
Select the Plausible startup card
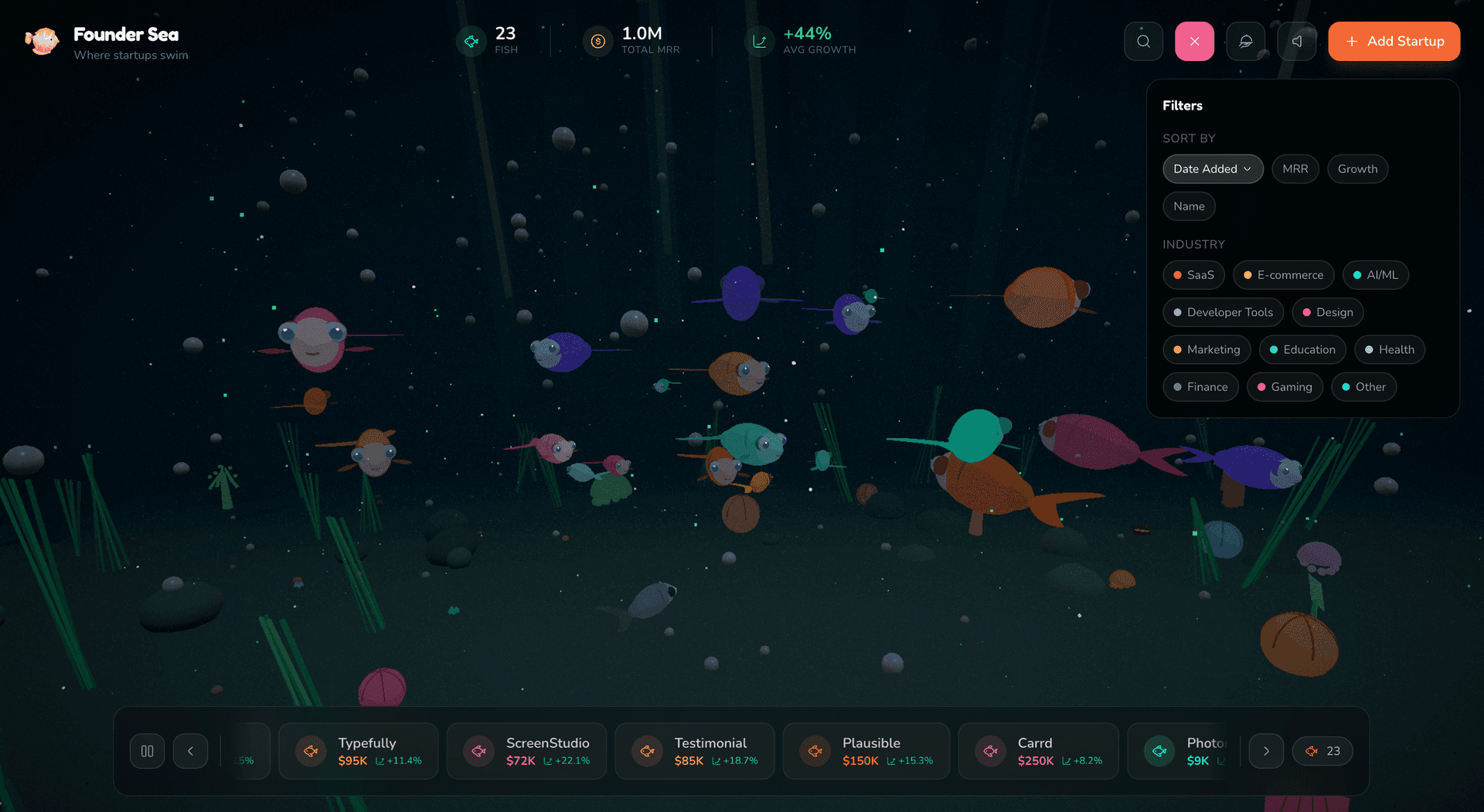[866, 750]
